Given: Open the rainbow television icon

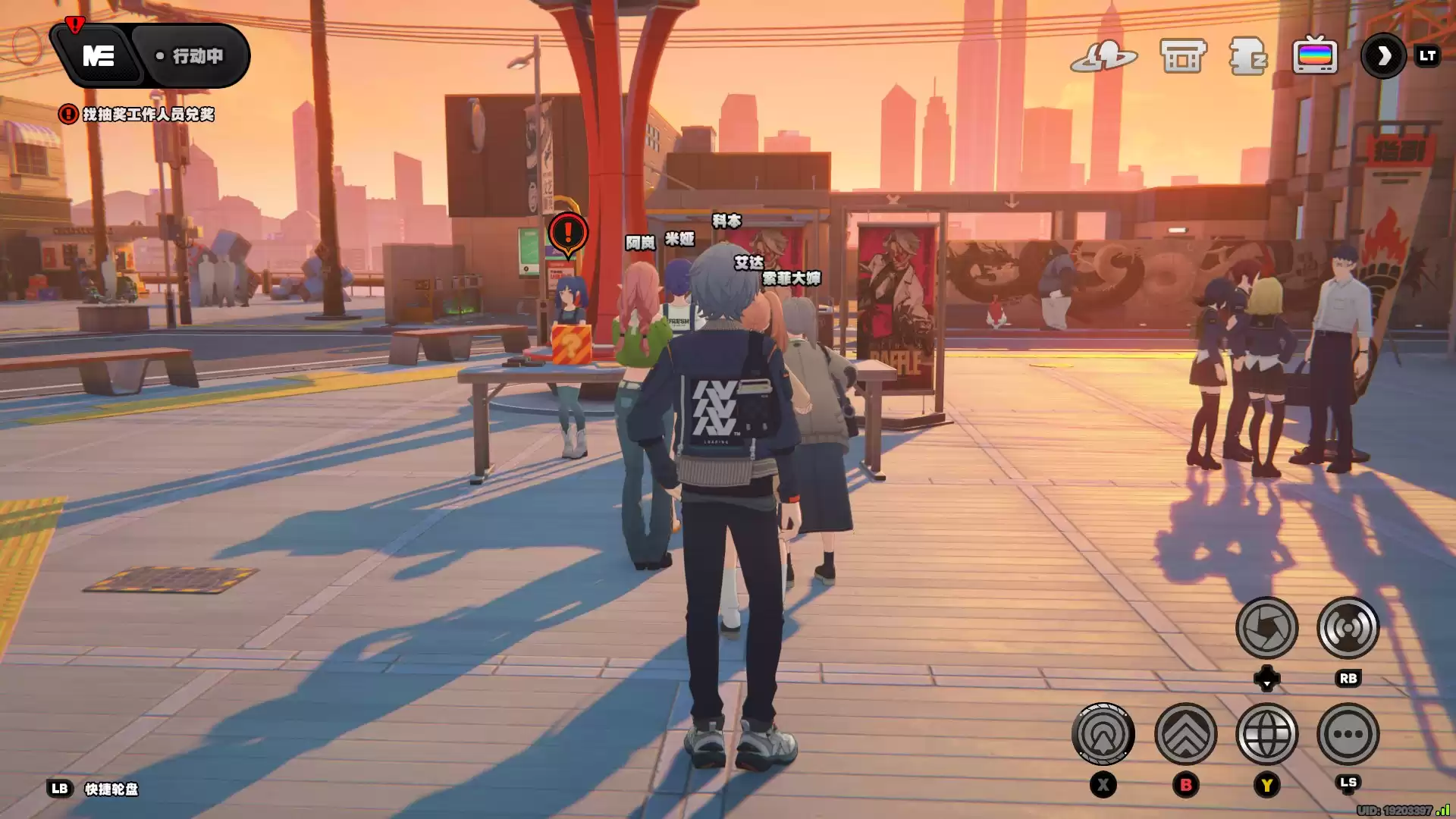Looking at the screenshot, I should (x=1315, y=56).
